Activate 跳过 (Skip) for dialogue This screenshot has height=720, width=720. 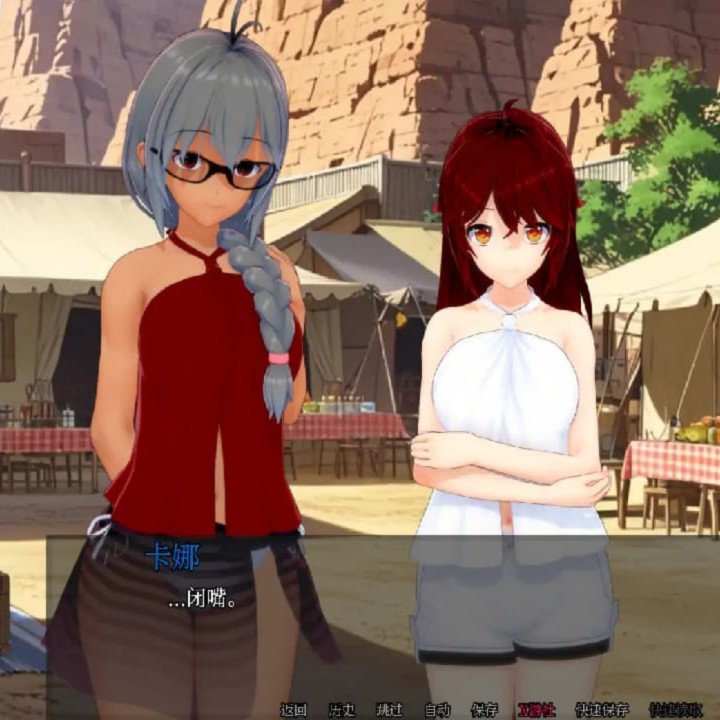point(389,710)
